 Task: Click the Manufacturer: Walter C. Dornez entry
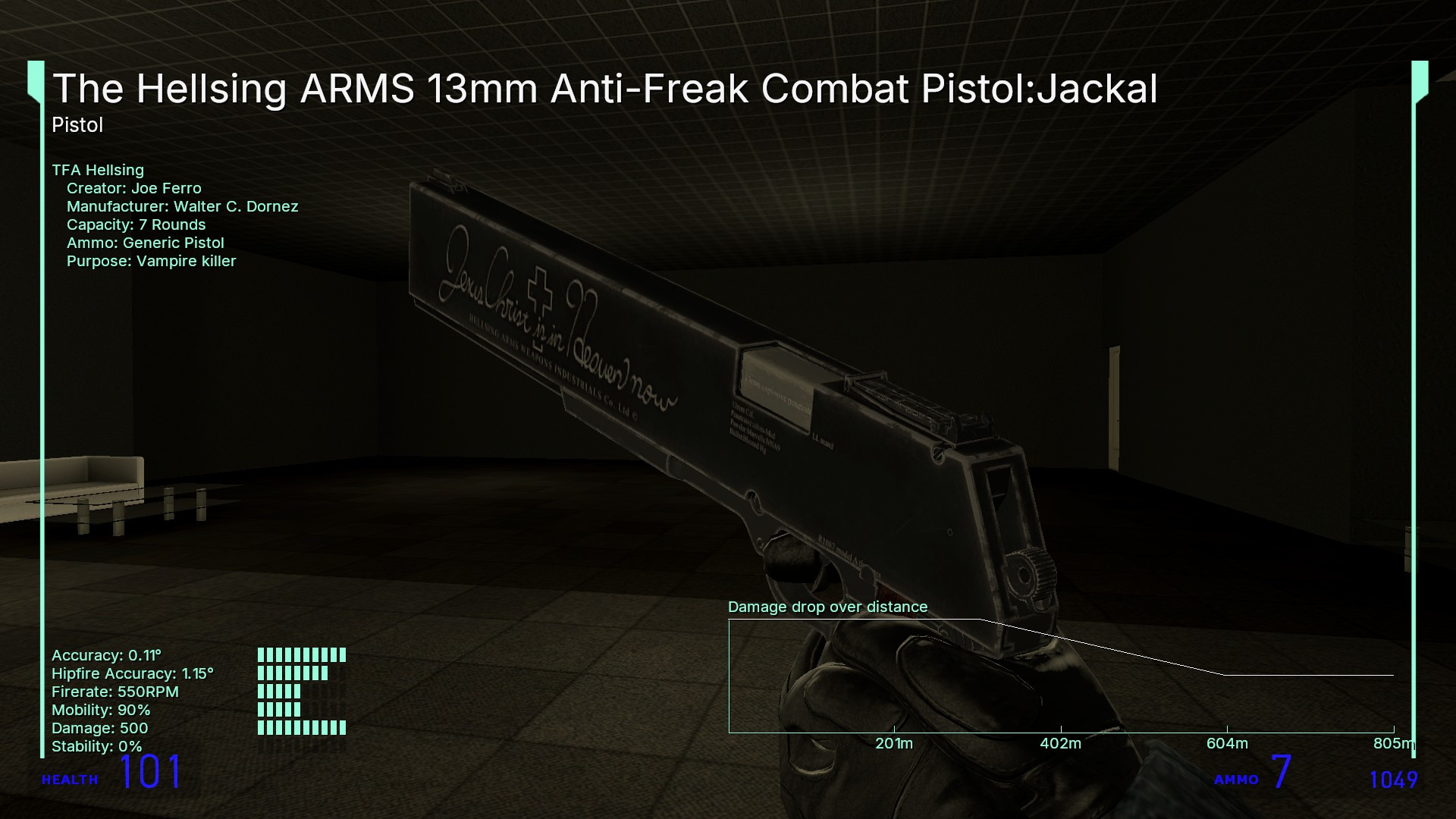coord(182,206)
